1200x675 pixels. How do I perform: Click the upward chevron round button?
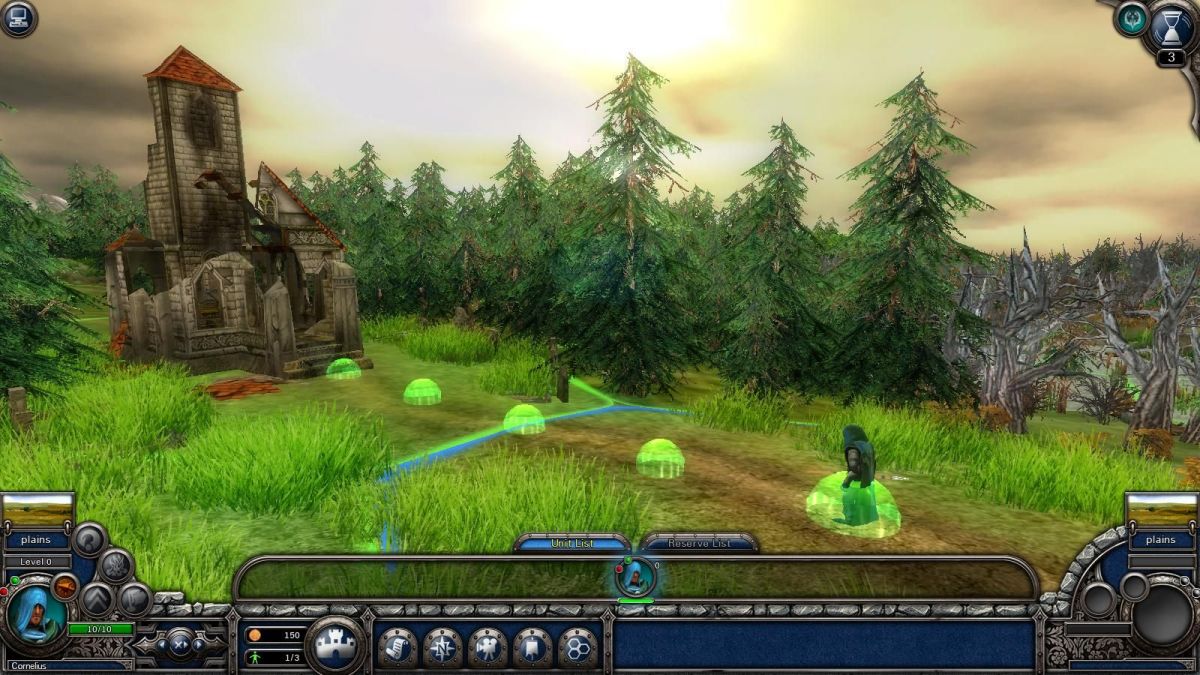97,599
